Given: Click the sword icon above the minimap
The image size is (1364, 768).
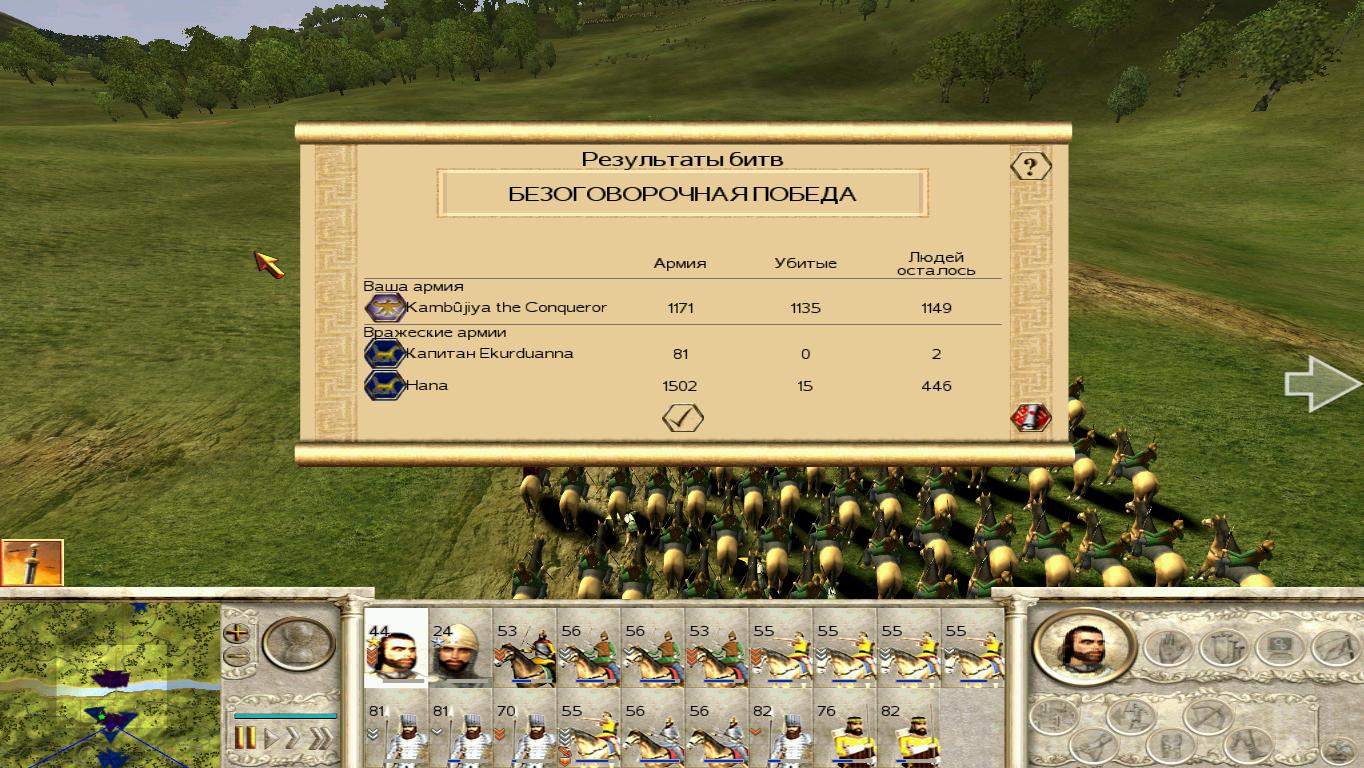Looking at the screenshot, I should click(32, 562).
